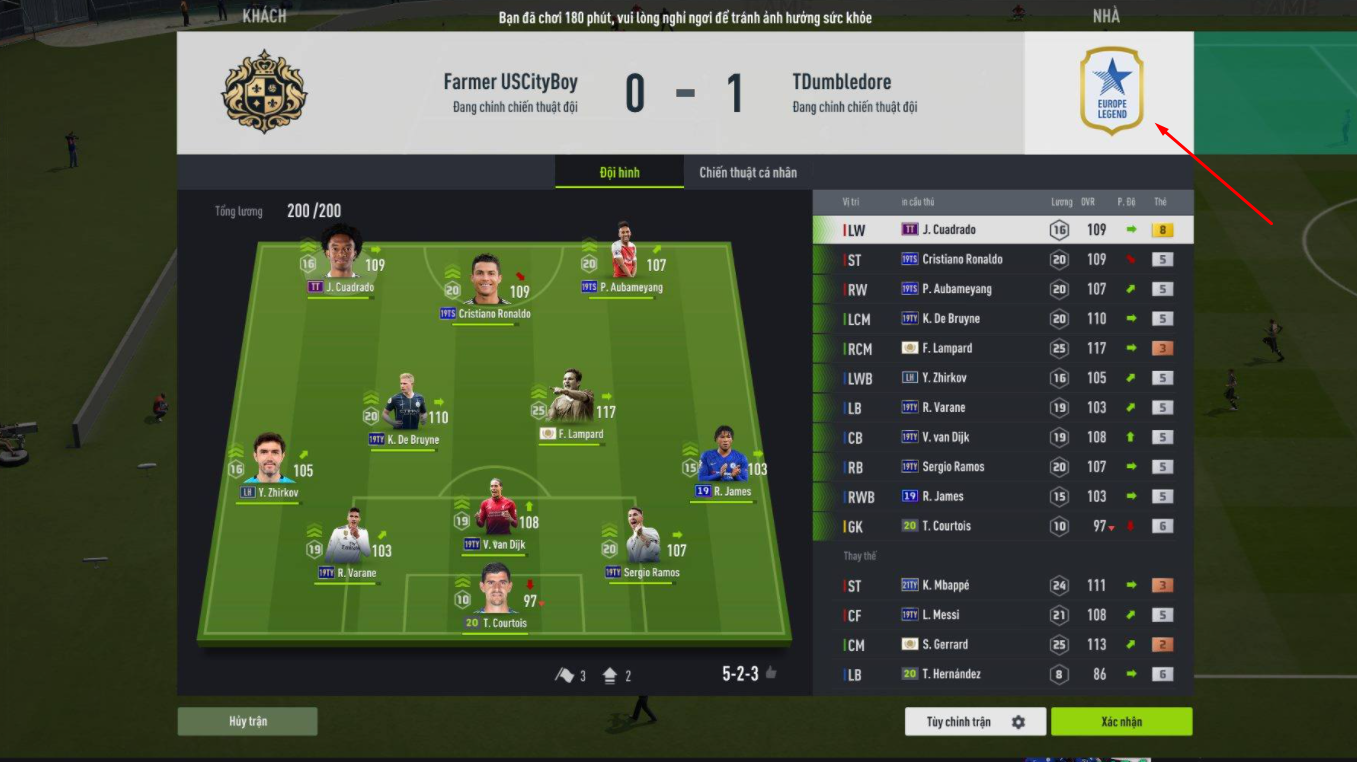Select the F. Lampard list row
Viewport: 1357px width, 762px height.
pos(1003,349)
